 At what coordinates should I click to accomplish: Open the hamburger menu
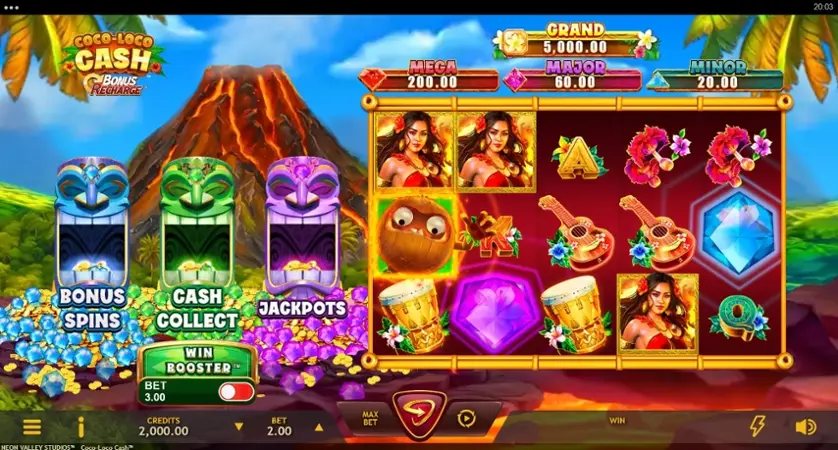[32, 427]
